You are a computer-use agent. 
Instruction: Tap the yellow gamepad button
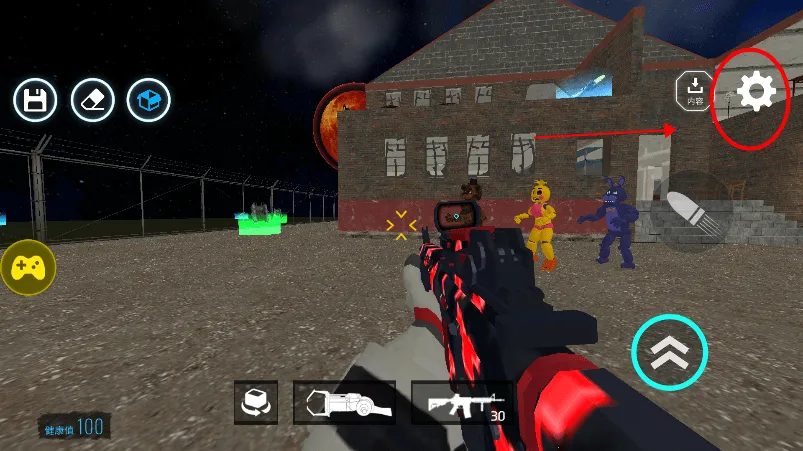point(28,267)
